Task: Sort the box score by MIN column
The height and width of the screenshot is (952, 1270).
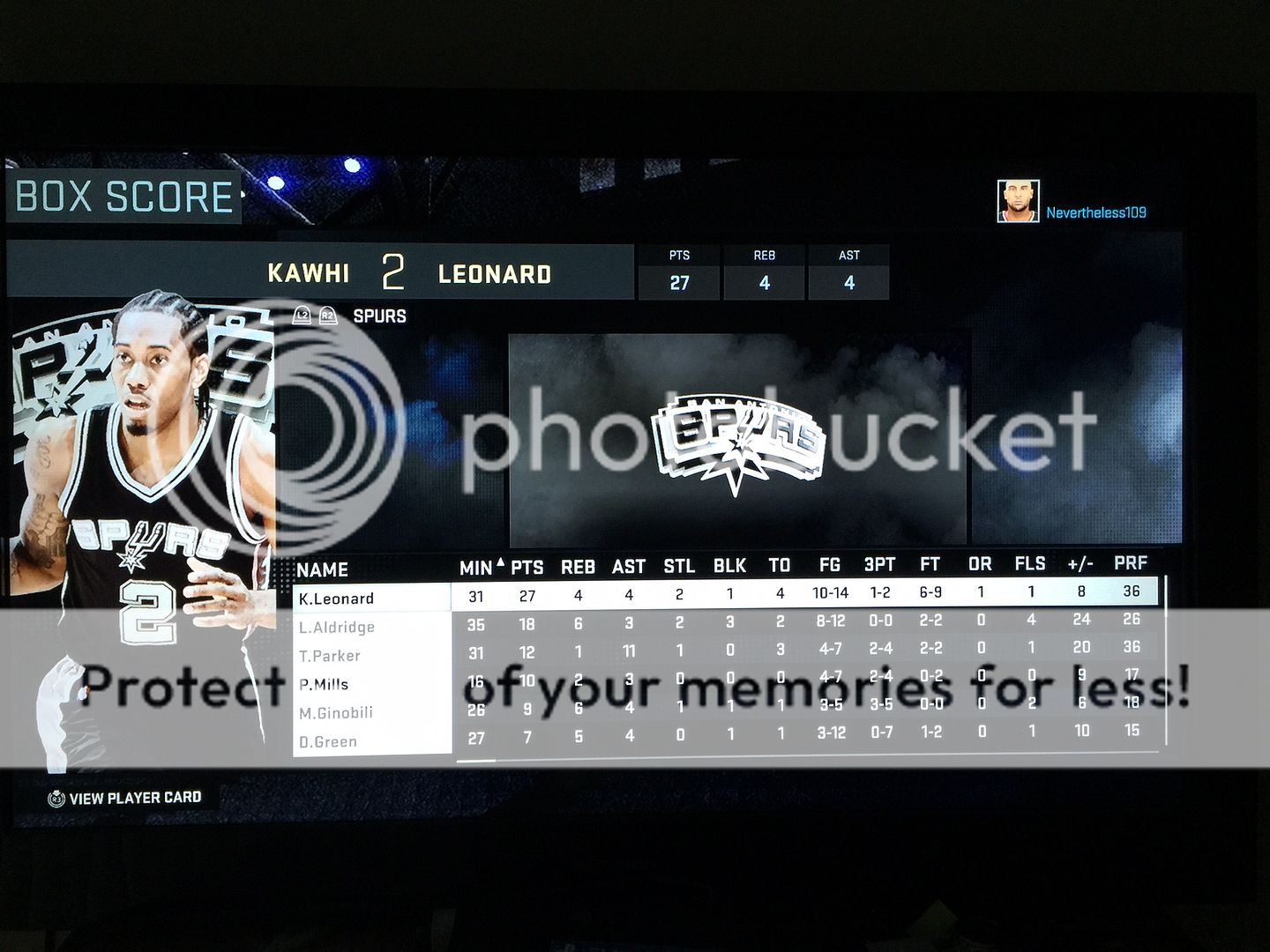Action: click(476, 568)
